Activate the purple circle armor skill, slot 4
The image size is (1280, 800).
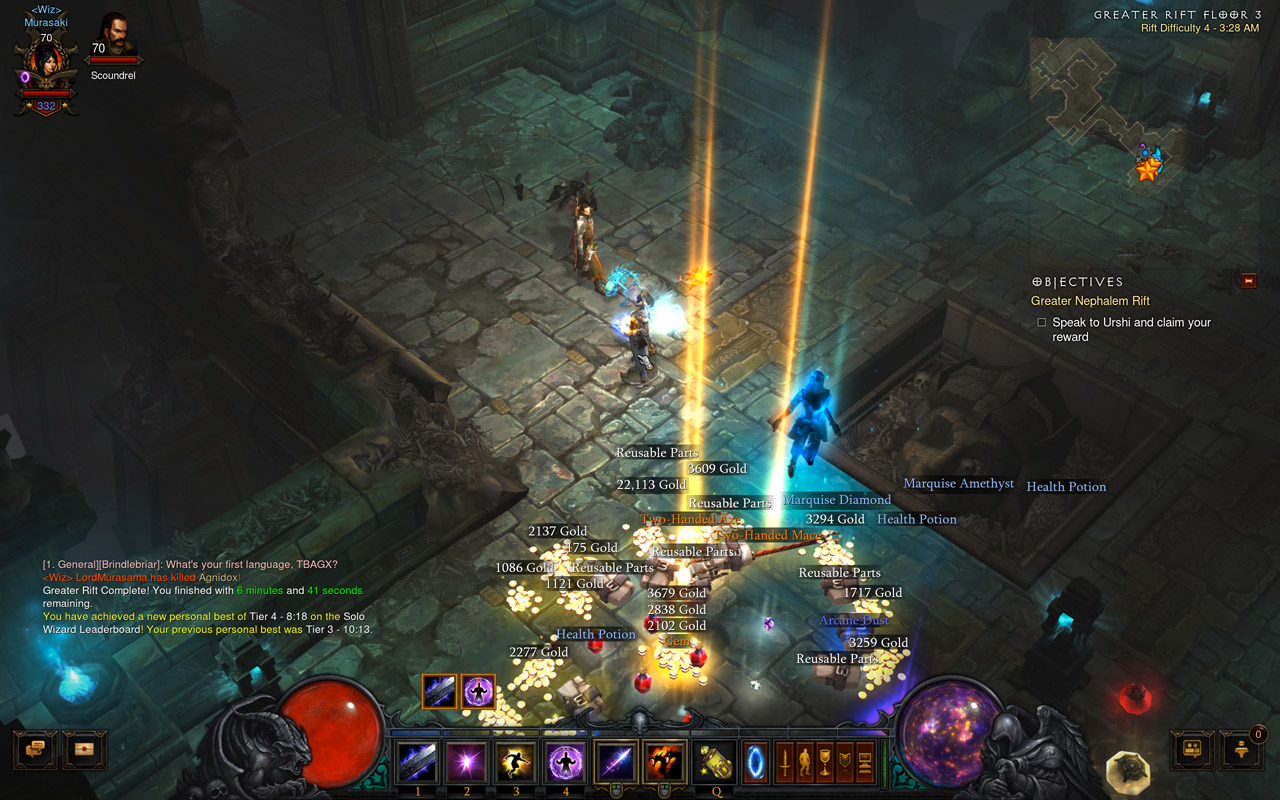coord(566,764)
